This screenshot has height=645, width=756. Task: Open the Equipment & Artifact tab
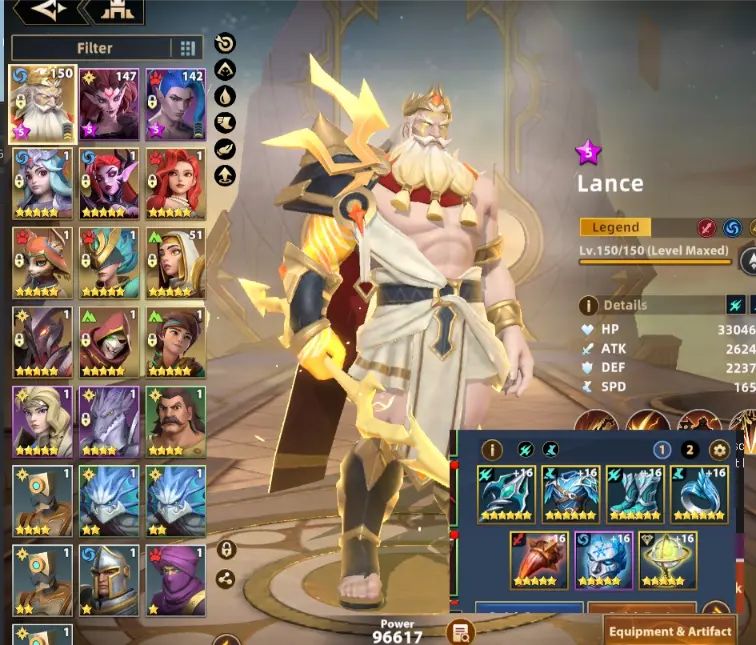pyautogui.click(x=670, y=631)
